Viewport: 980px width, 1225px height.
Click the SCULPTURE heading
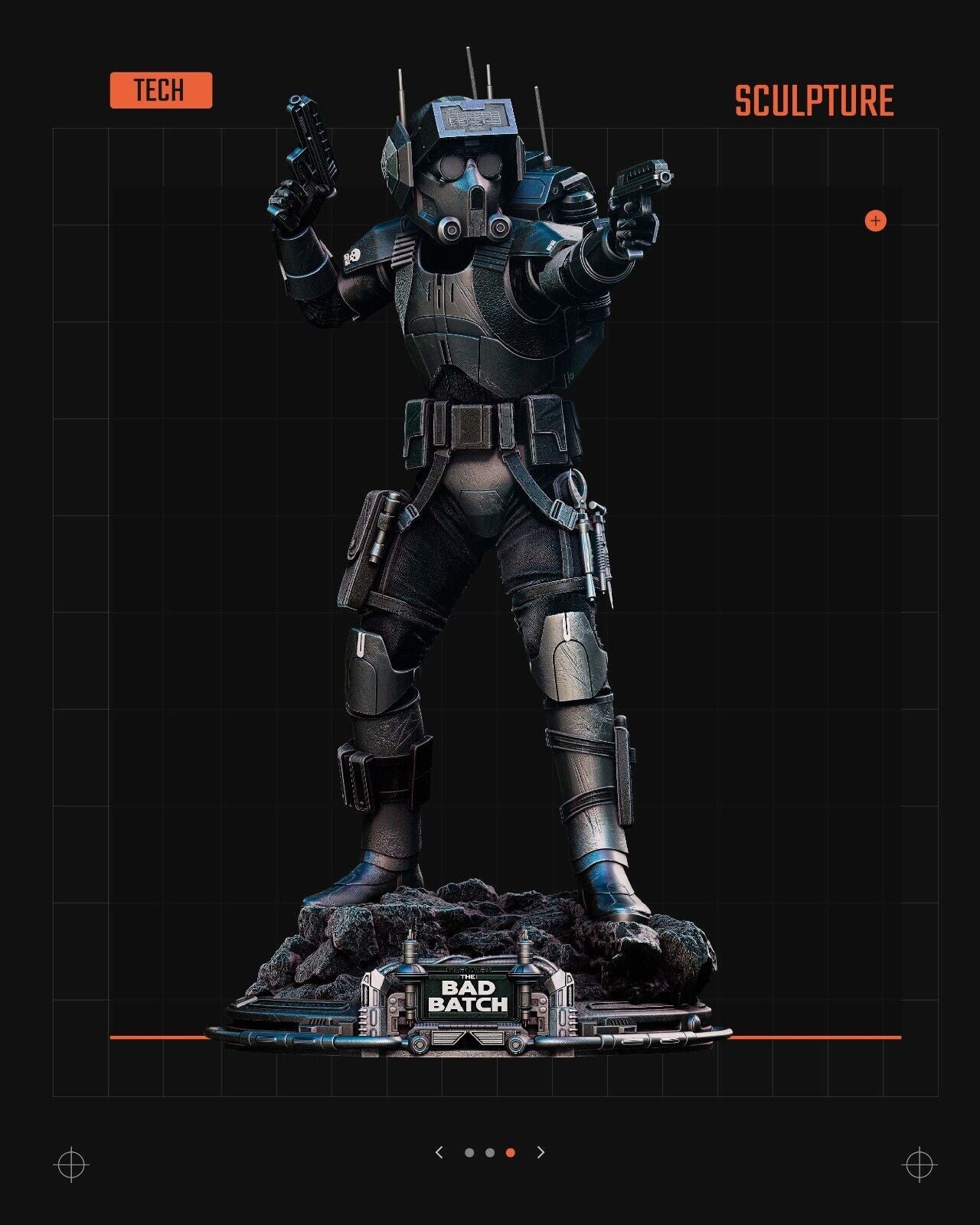point(814,100)
